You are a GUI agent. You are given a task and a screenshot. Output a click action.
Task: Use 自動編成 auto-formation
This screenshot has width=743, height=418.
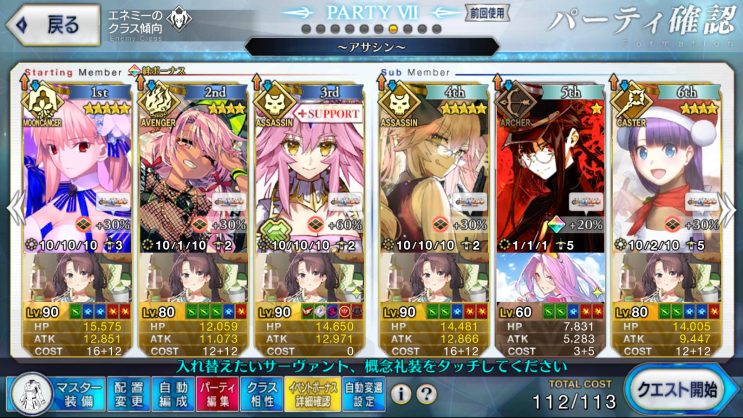(172, 393)
